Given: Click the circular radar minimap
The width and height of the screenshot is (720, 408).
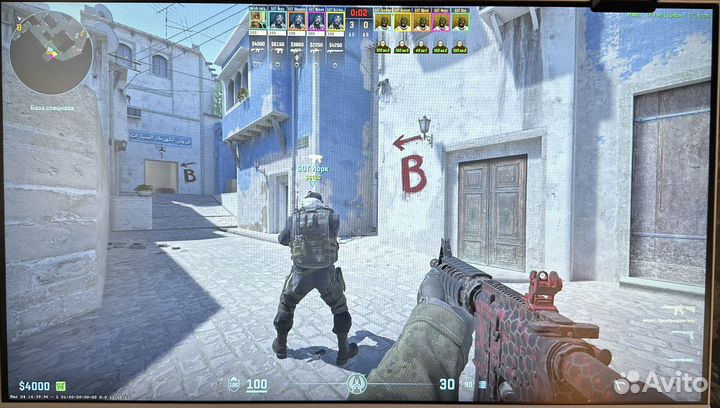Looking at the screenshot, I should (51, 52).
